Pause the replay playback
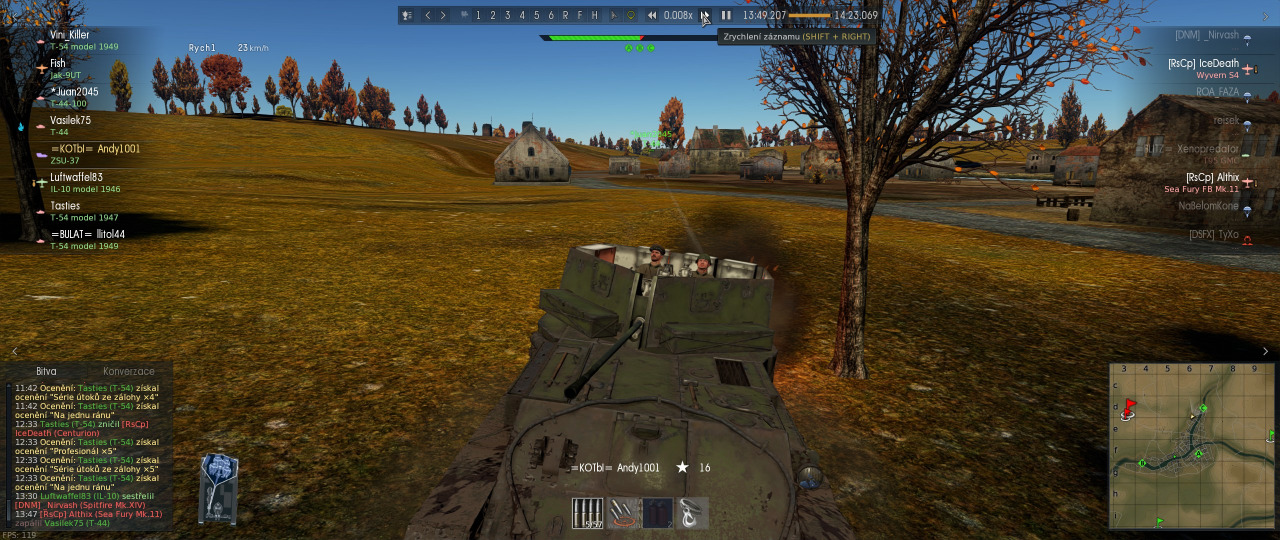Screen dimensions: 1280x540 coord(726,15)
